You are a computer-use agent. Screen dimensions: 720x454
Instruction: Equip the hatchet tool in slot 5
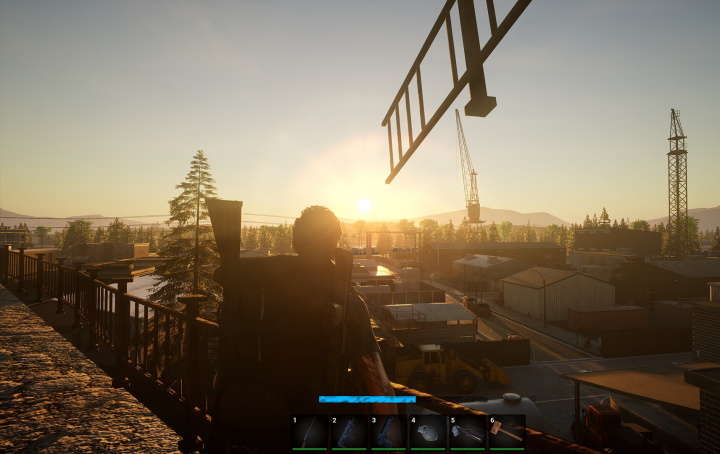[x=467, y=432]
